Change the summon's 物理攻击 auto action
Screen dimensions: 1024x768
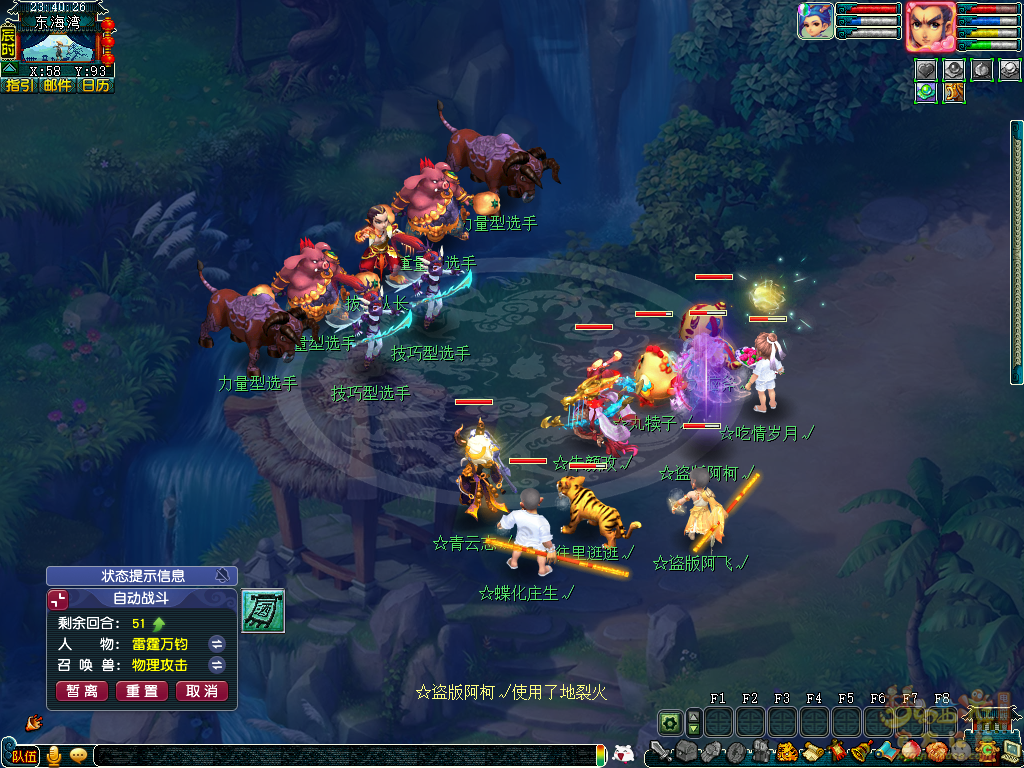point(217,665)
